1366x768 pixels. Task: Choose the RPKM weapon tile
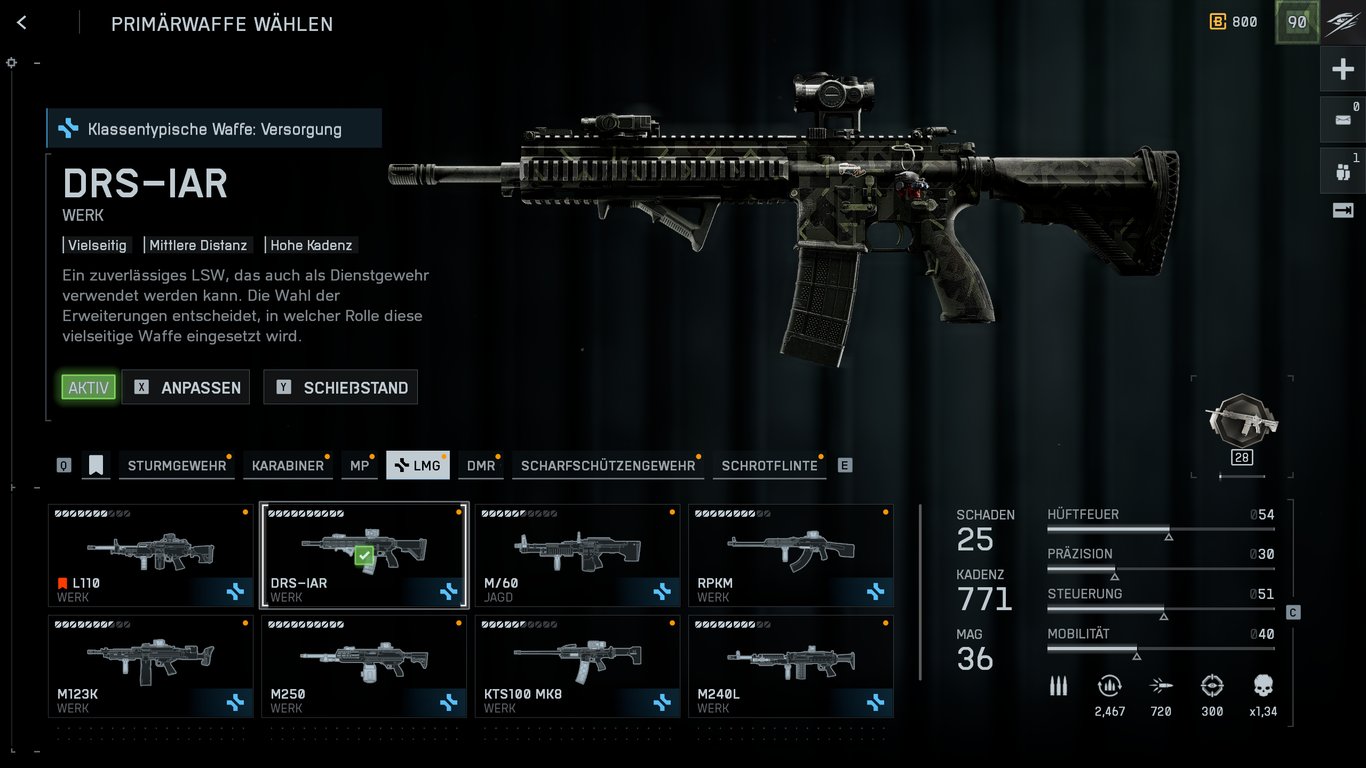point(791,555)
